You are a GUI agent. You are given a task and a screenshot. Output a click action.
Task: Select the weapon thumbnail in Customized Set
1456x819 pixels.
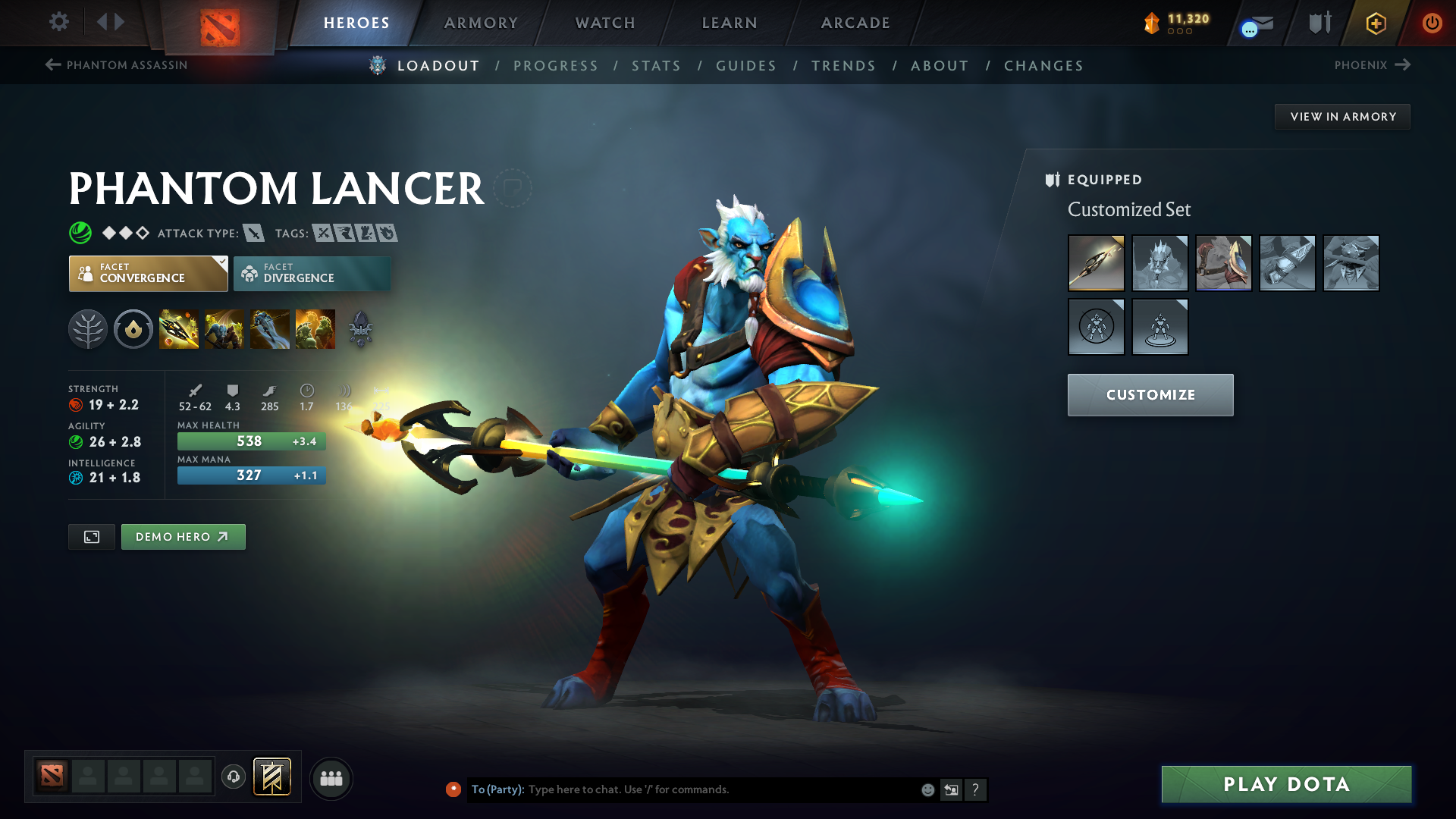tap(1097, 263)
